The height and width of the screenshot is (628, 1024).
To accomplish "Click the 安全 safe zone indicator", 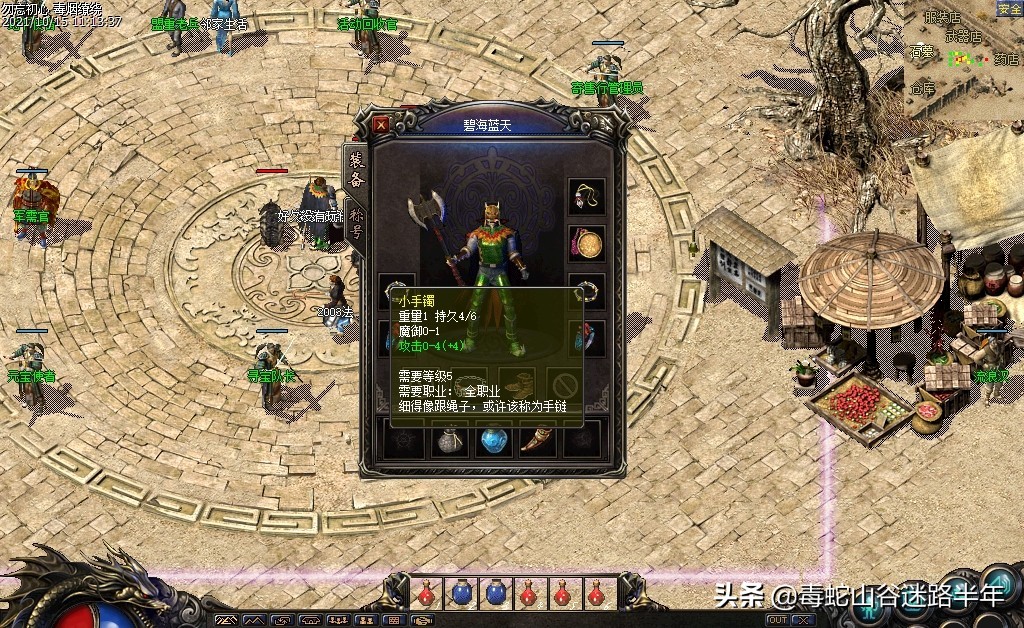I will pyautogui.click(x=1009, y=9).
